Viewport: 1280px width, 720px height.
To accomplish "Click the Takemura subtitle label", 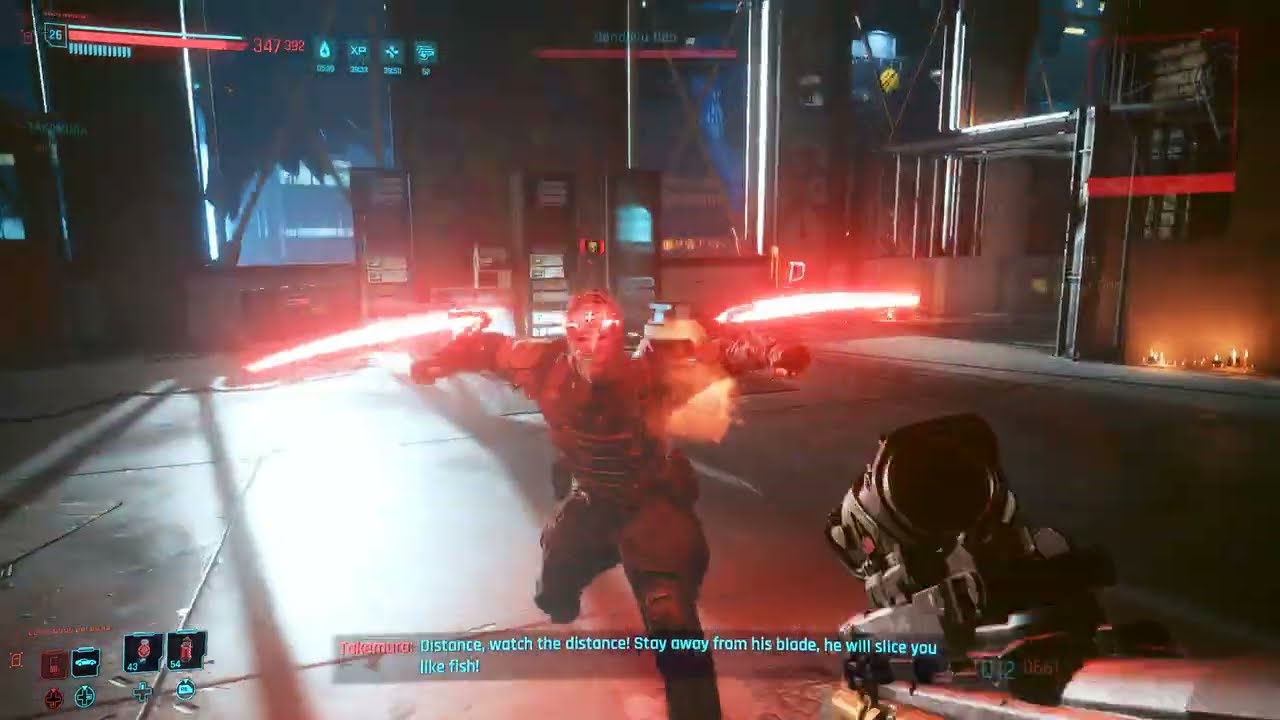I will (x=375, y=646).
